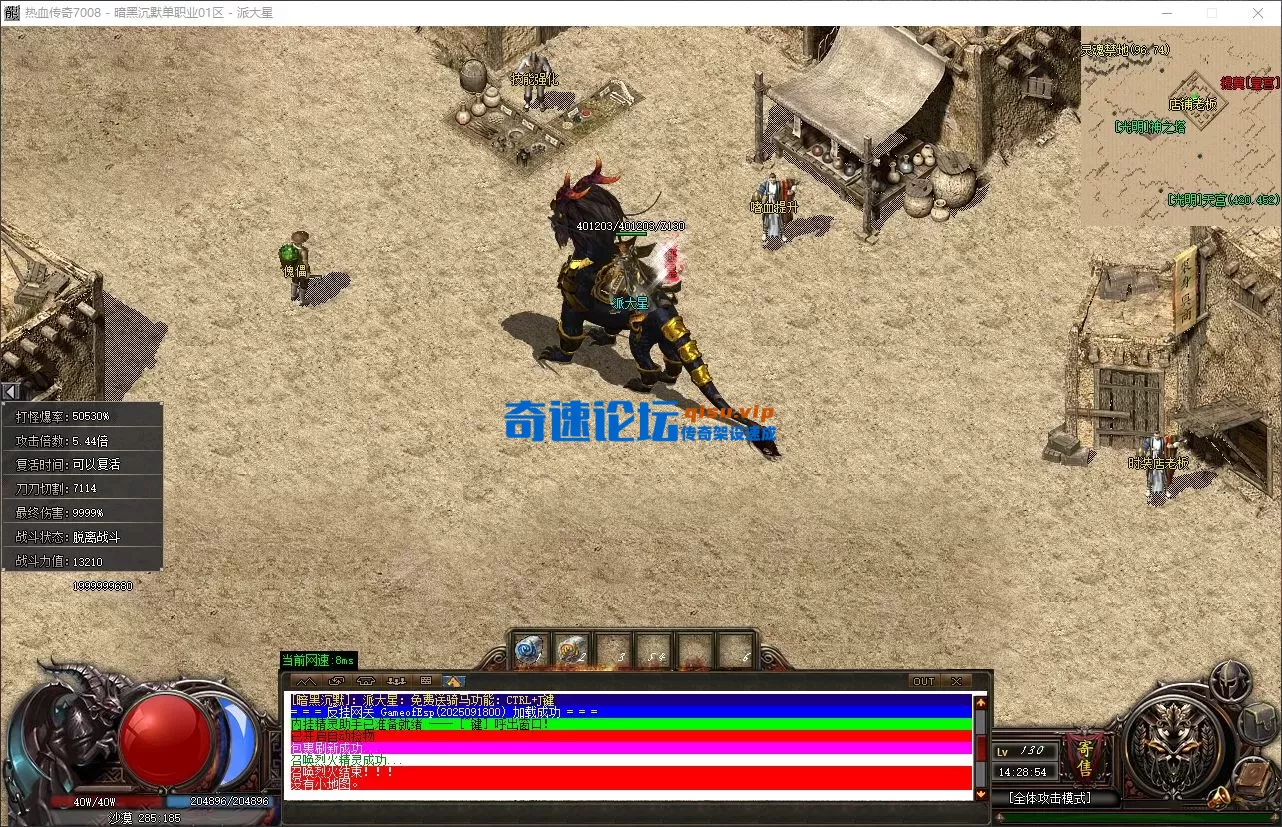The image size is (1282, 827).
Task: Open the backpack inventory icon on right panel
Action: [x=1258, y=724]
